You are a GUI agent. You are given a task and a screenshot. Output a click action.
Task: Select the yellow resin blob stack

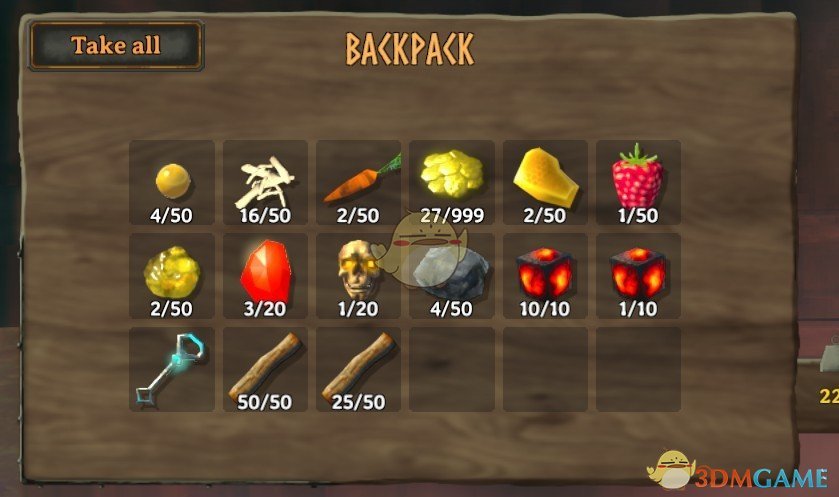tap(171, 276)
